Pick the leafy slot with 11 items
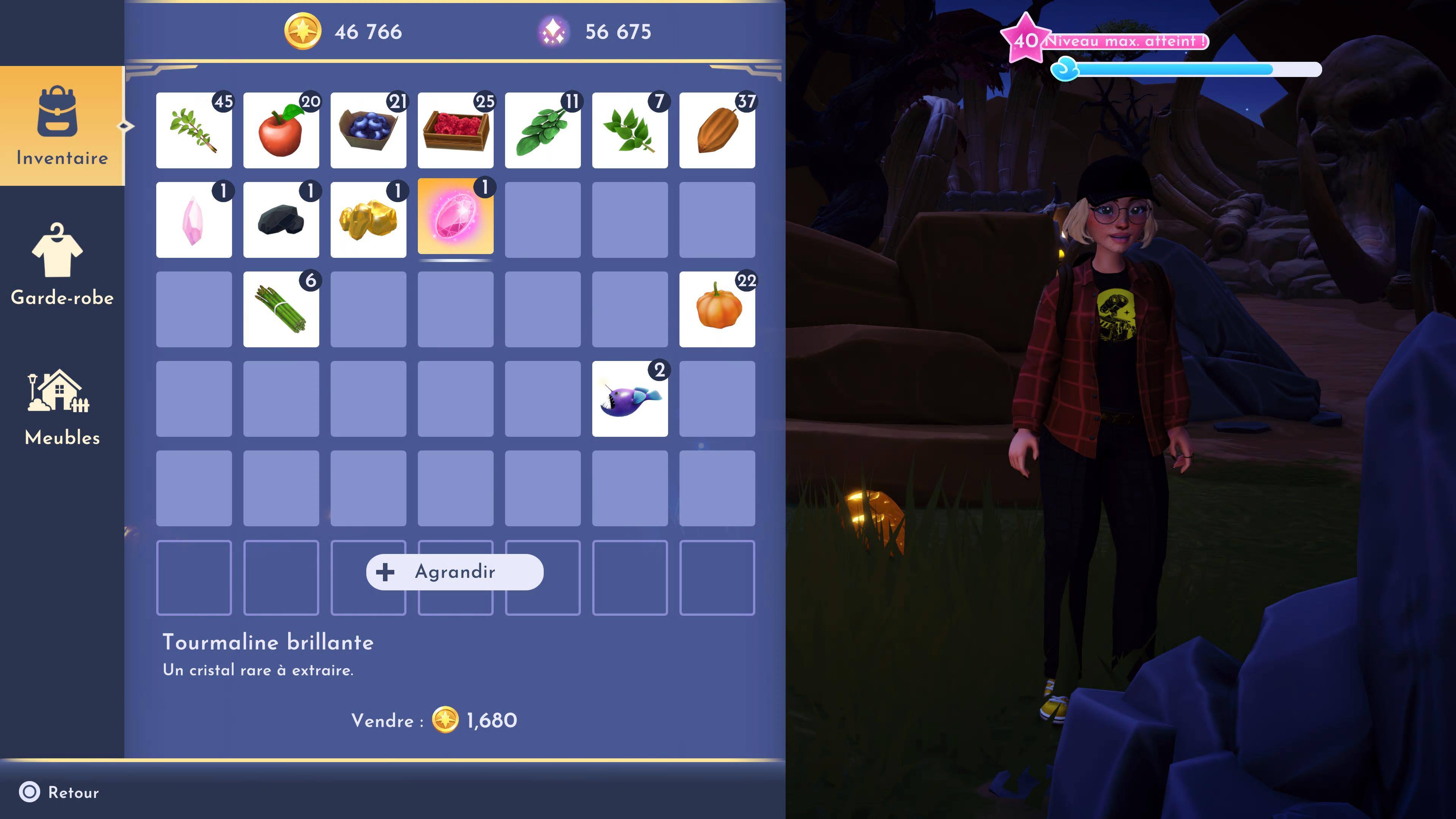 pyautogui.click(x=543, y=130)
